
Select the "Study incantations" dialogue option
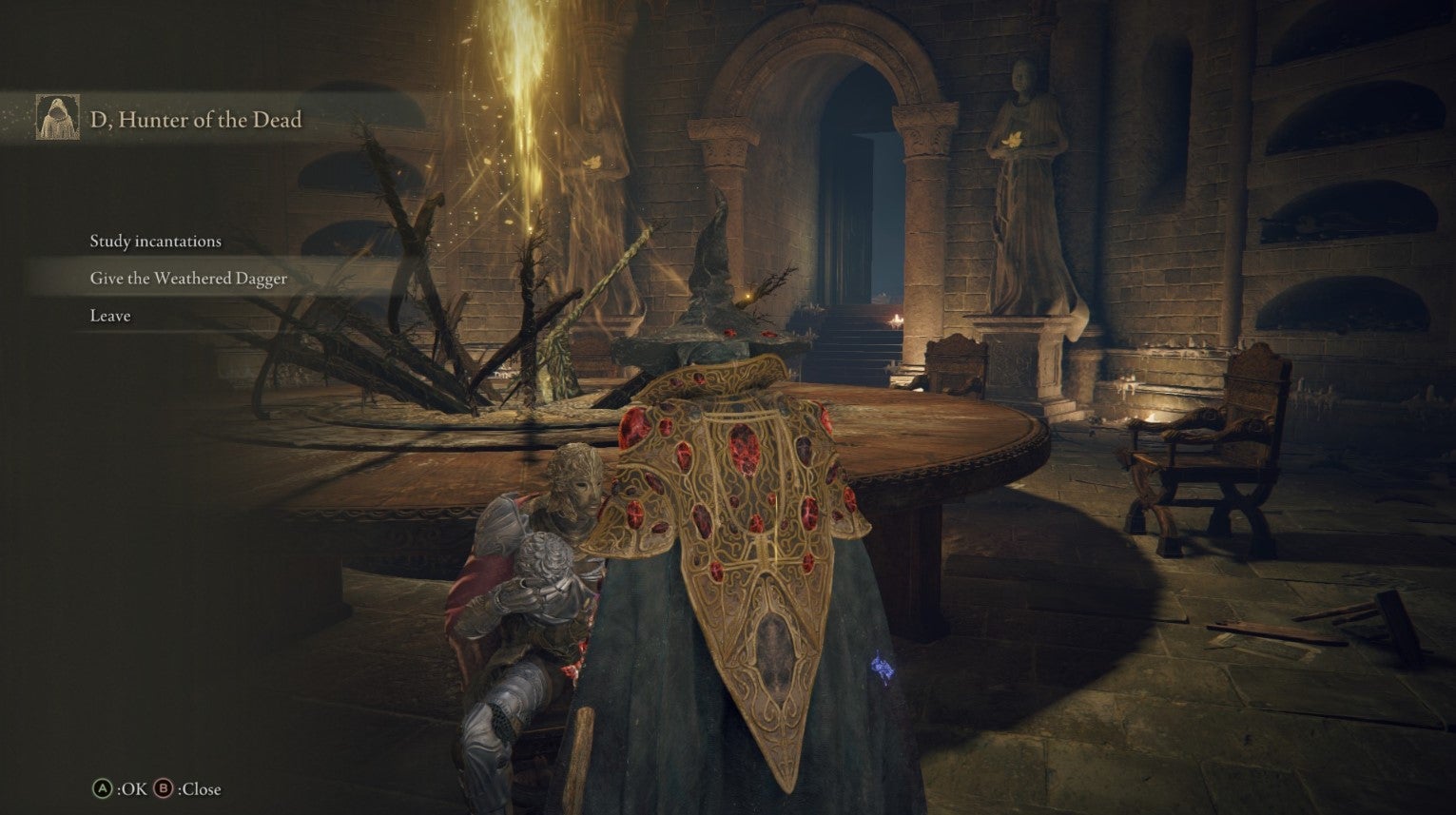[x=154, y=242]
